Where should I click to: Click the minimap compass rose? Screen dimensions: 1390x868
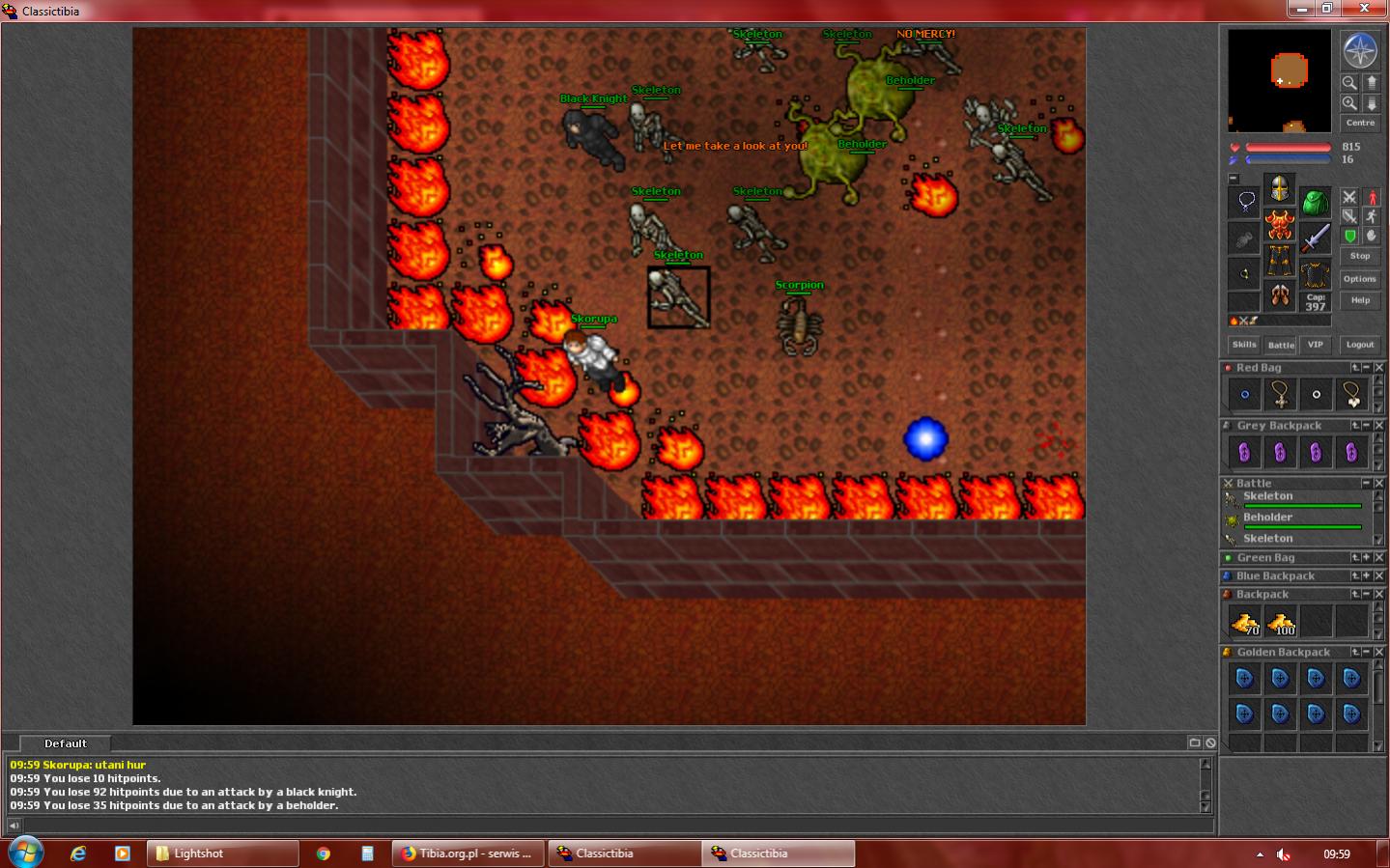[1360, 51]
